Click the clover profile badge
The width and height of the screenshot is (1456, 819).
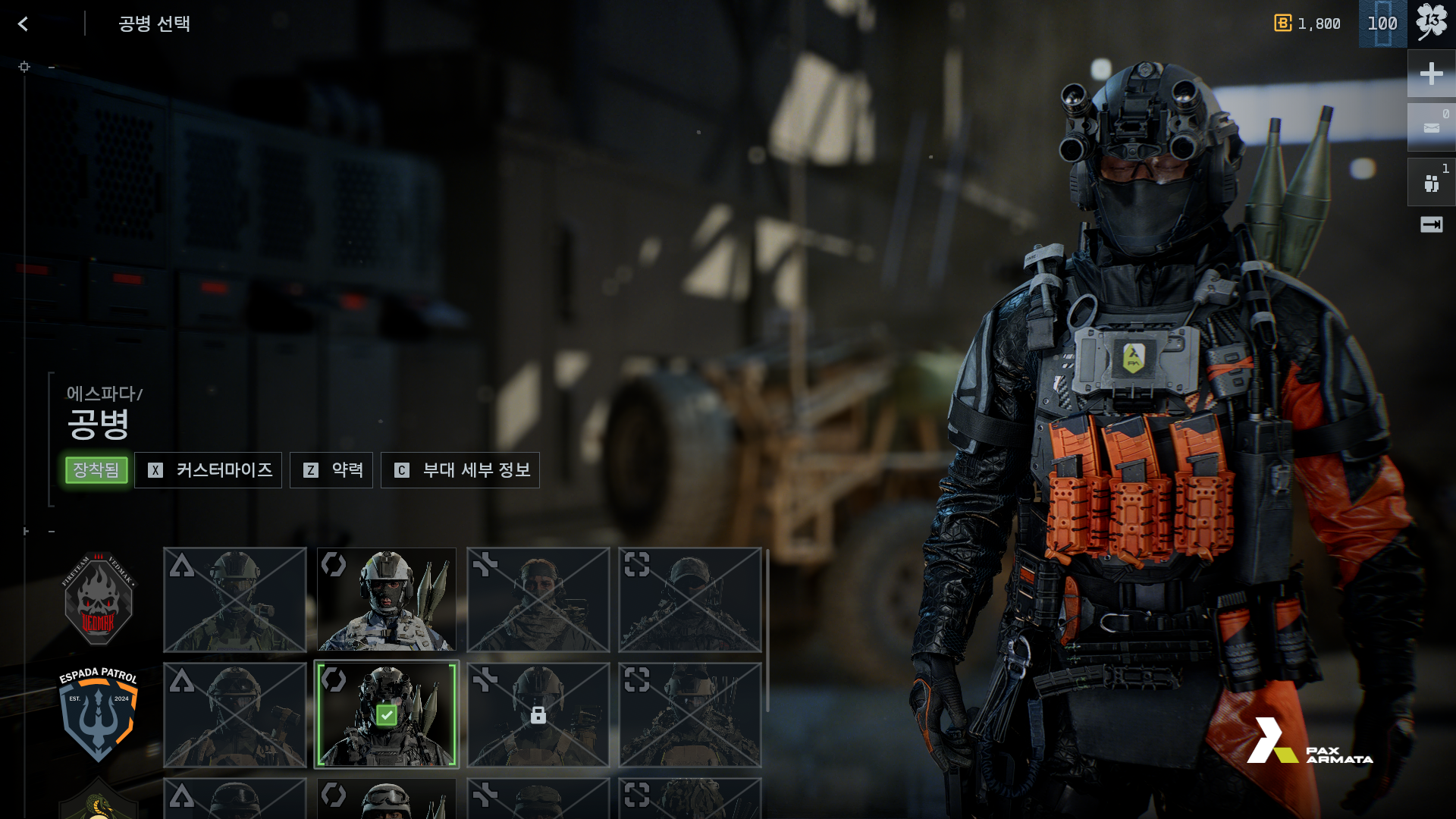[1431, 23]
